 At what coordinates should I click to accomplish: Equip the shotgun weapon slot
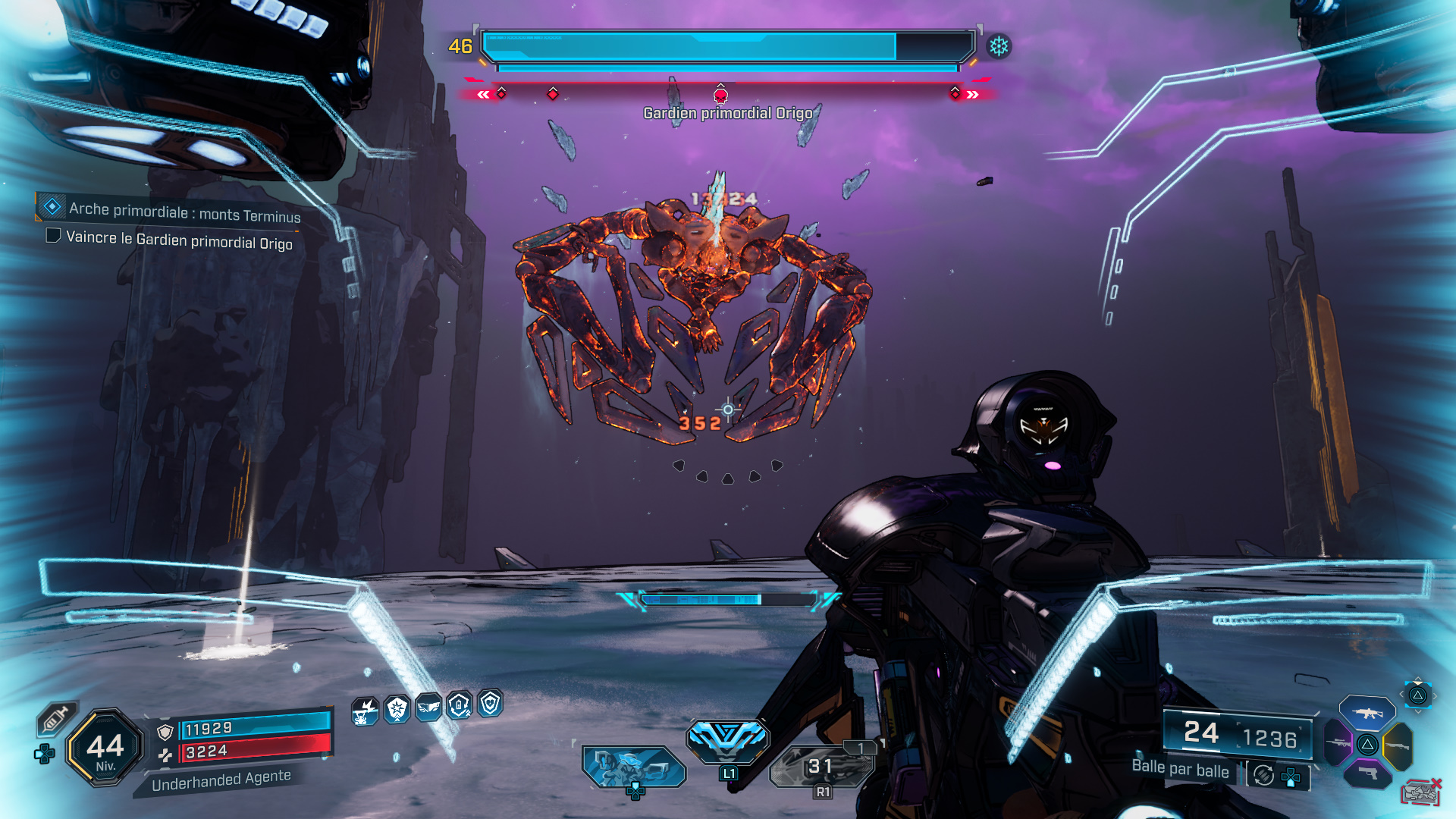point(1398,746)
